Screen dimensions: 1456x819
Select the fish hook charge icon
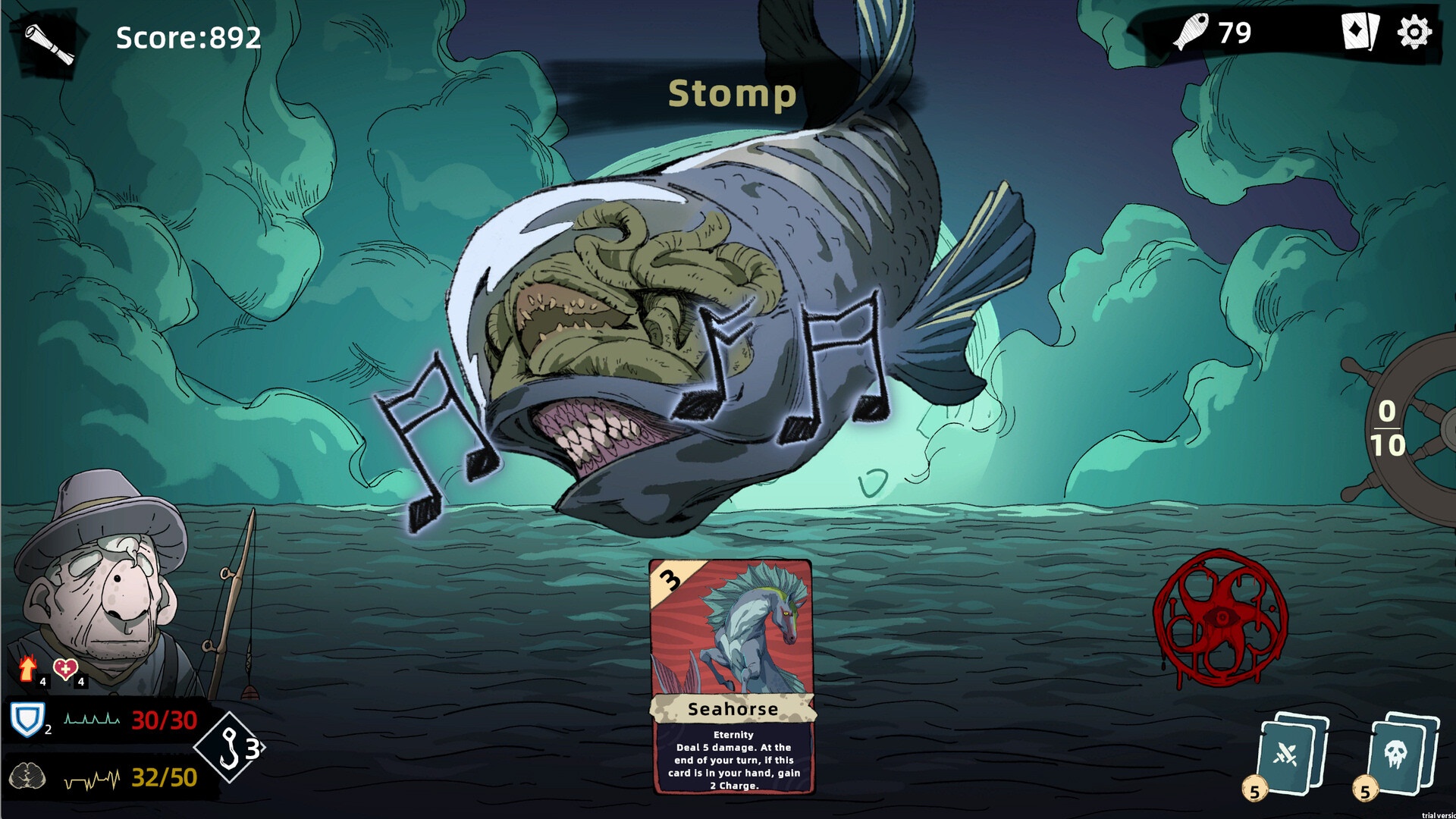click(231, 748)
